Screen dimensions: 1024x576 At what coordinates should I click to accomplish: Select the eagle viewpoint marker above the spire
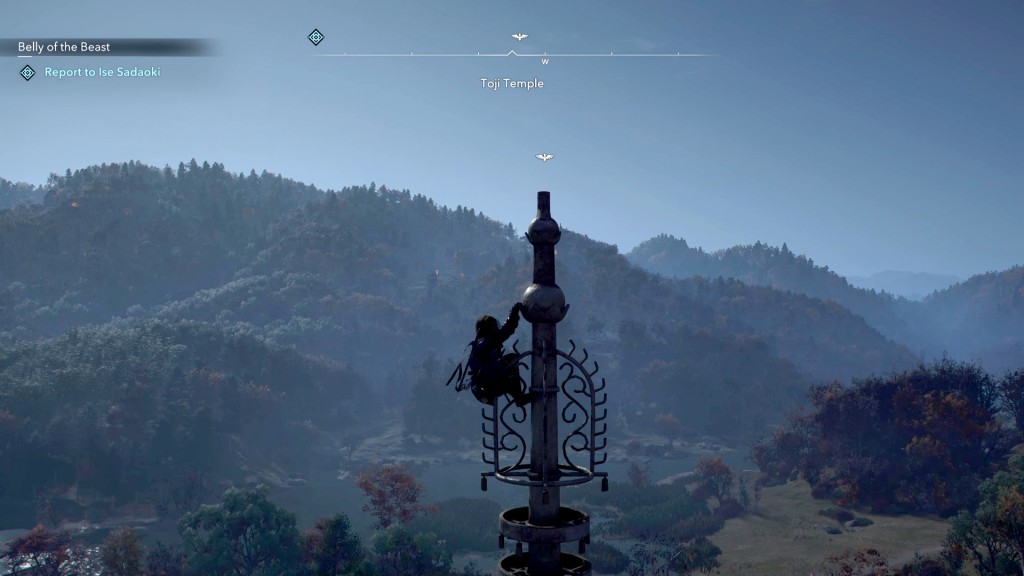[544, 157]
